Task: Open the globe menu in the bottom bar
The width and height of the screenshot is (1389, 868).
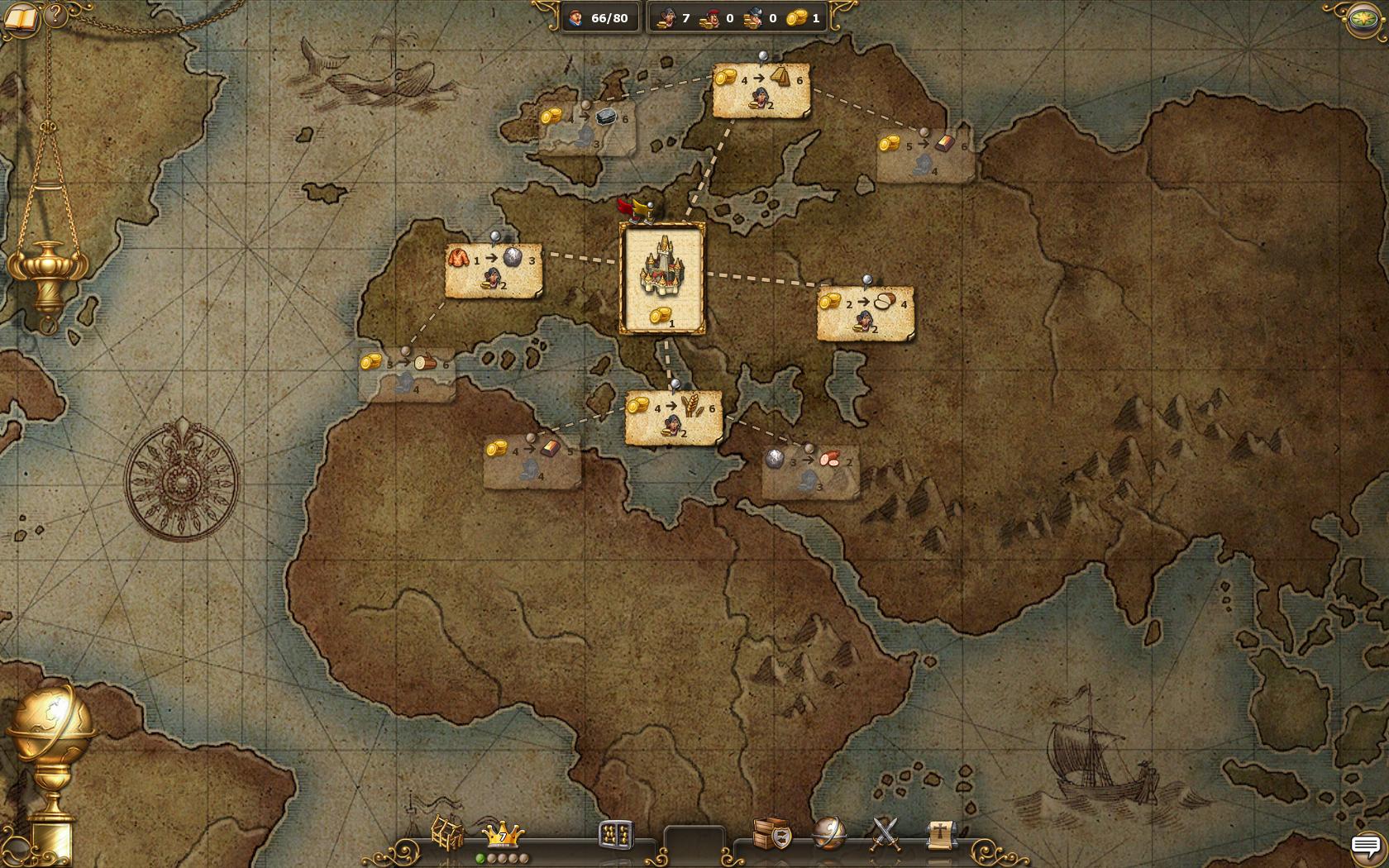Action: tap(828, 833)
